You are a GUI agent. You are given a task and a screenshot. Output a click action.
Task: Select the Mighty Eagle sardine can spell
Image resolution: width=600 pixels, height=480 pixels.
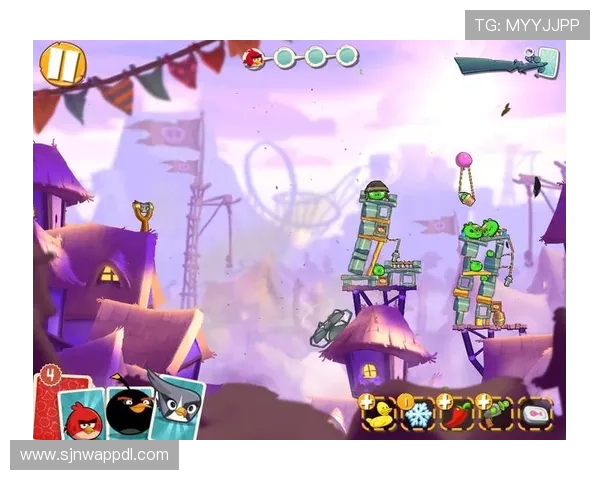coord(537,414)
